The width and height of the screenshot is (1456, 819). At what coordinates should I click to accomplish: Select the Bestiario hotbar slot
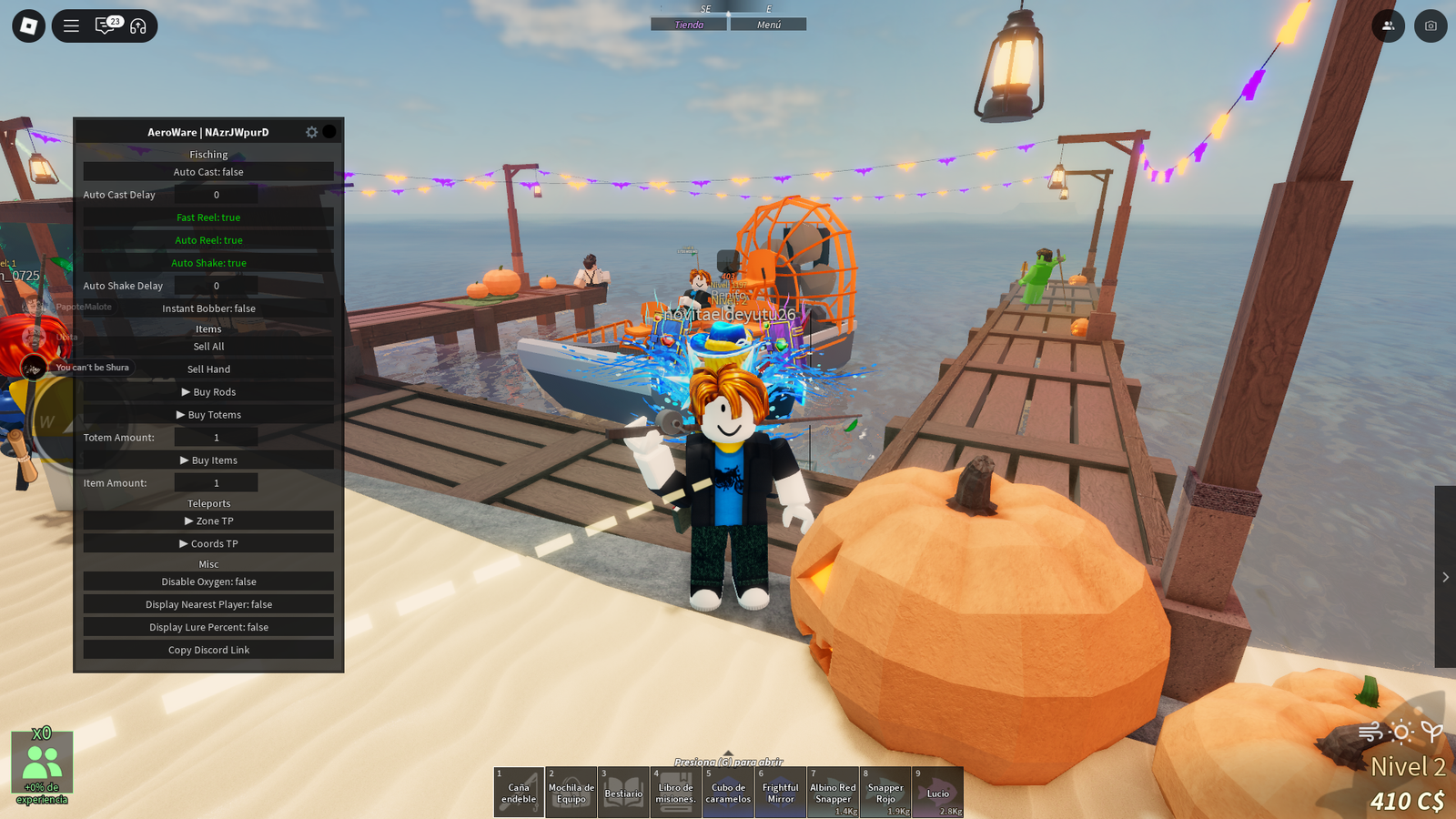623,792
